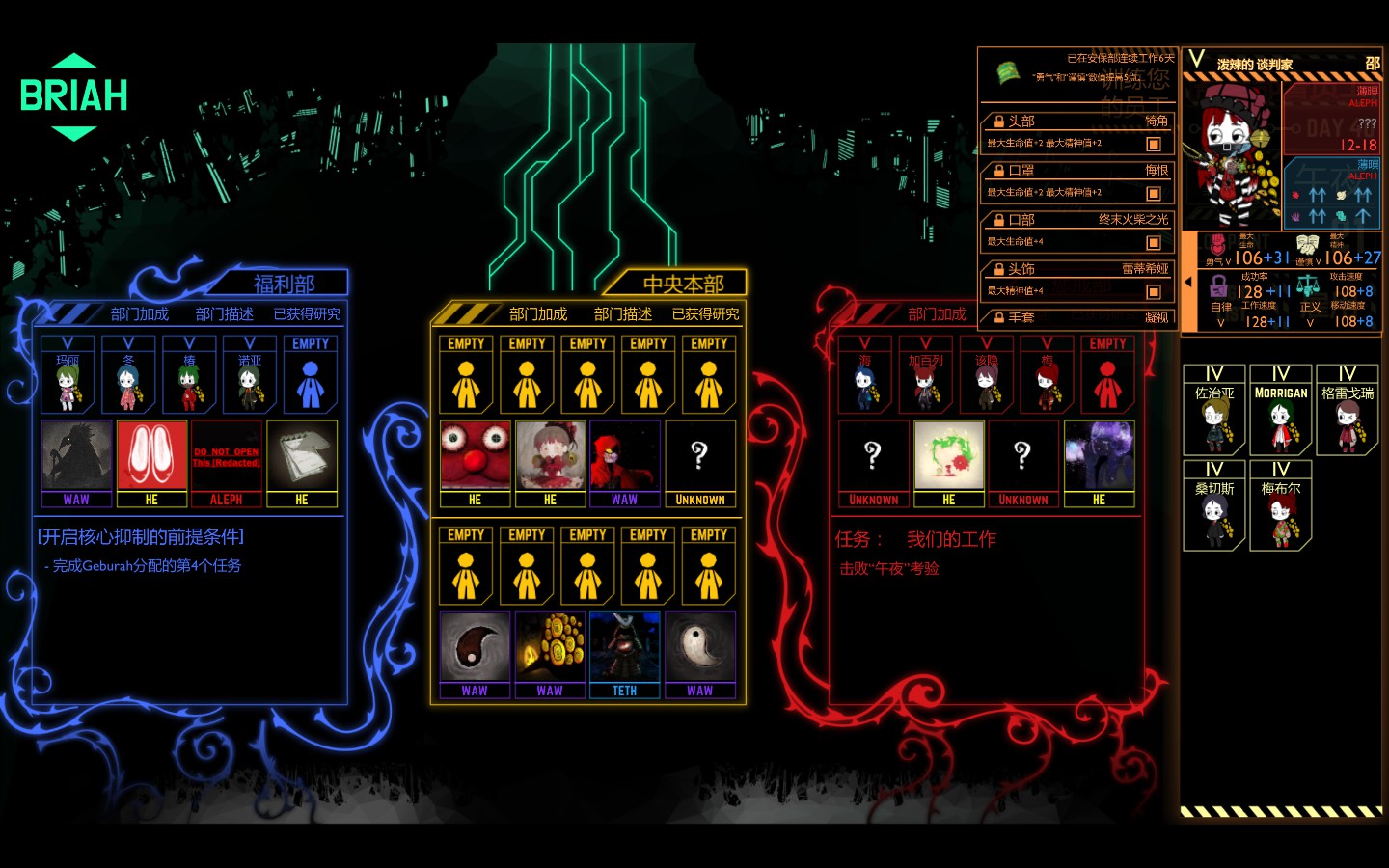The image size is (1389, 868).
Task: Collapse the gift panel with the left arrow
Action: 1188,282
